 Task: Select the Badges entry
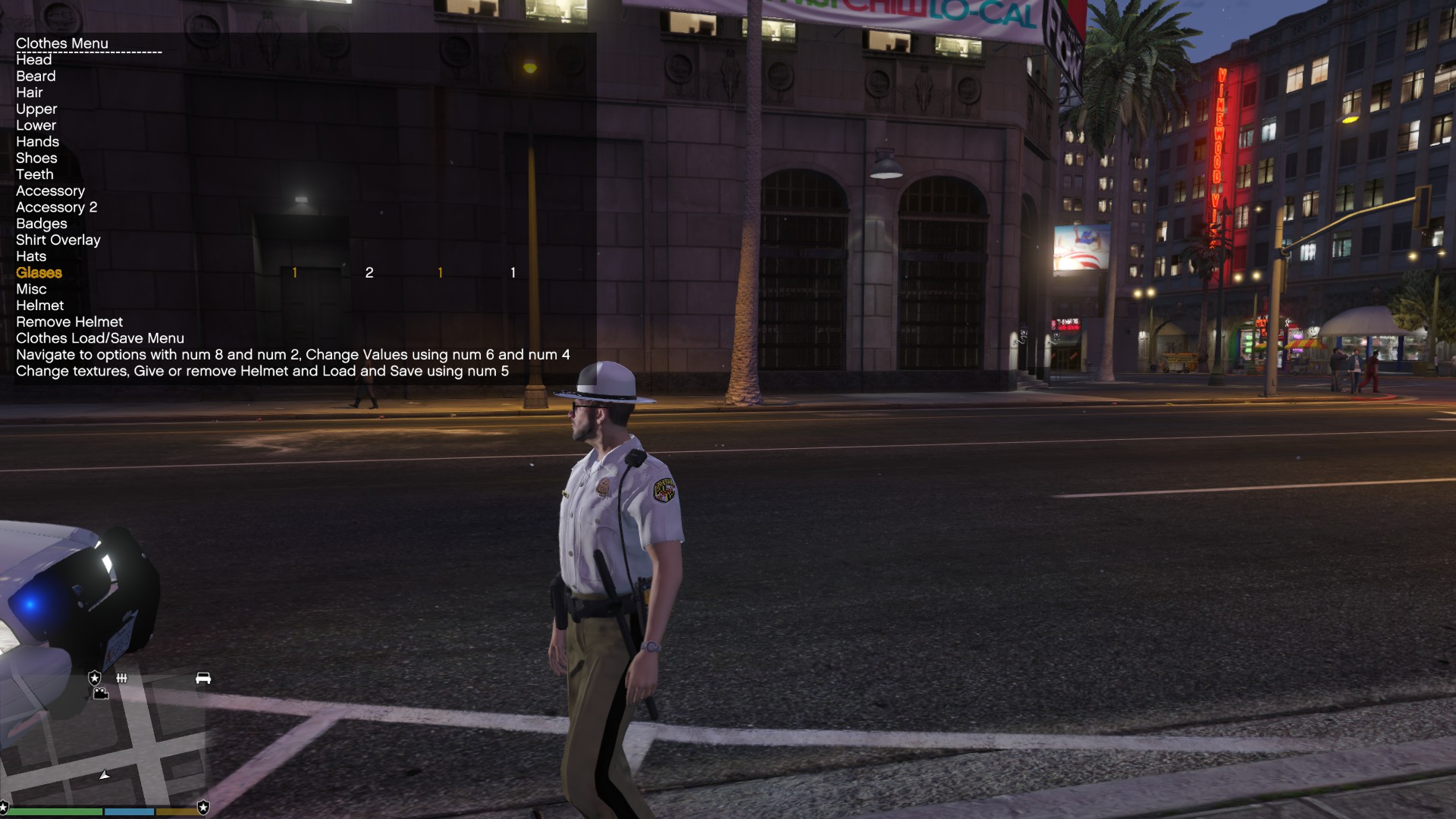tap(42, 224)
